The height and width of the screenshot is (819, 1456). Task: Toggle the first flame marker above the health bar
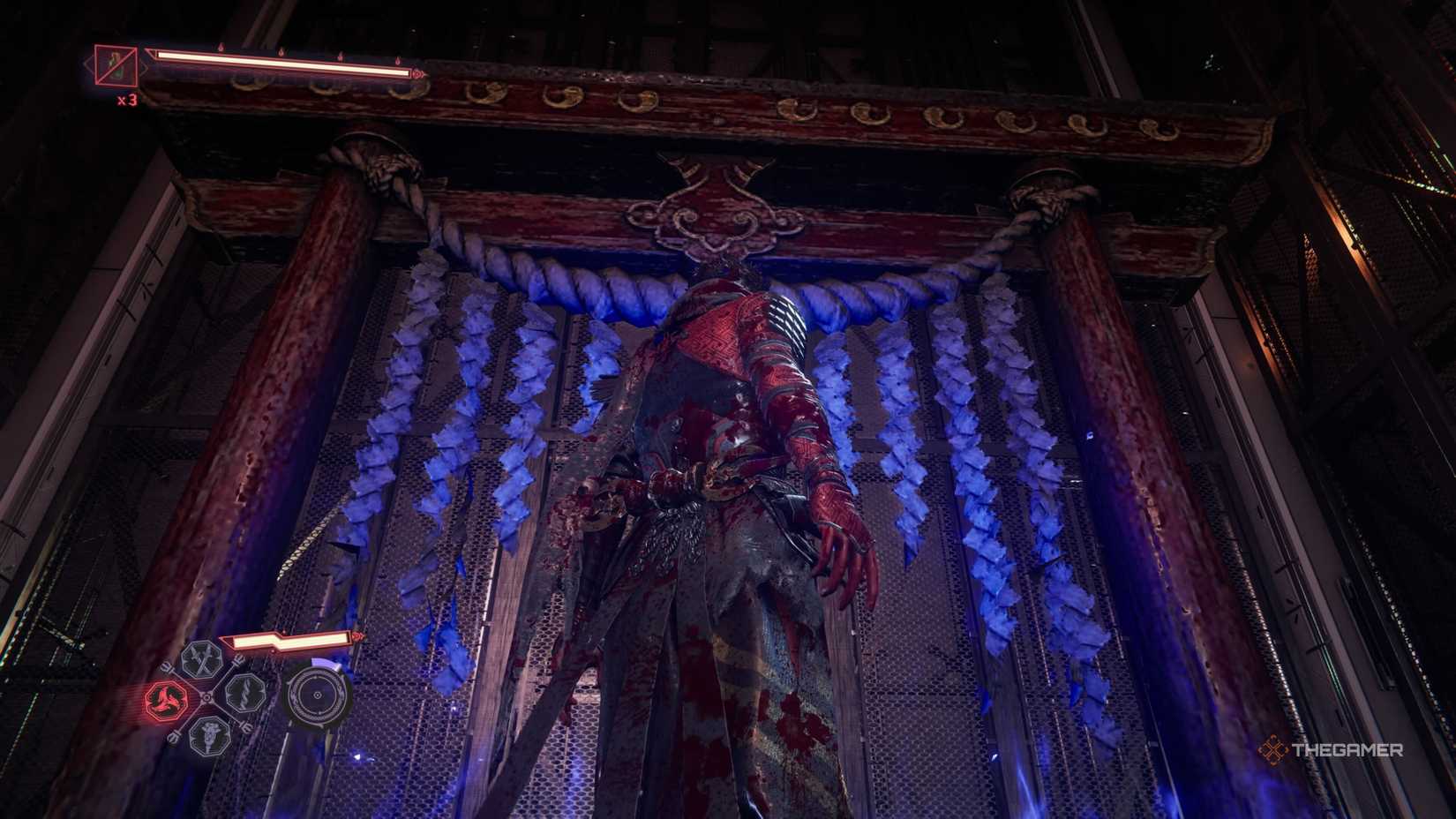click(x=221, y=47)
